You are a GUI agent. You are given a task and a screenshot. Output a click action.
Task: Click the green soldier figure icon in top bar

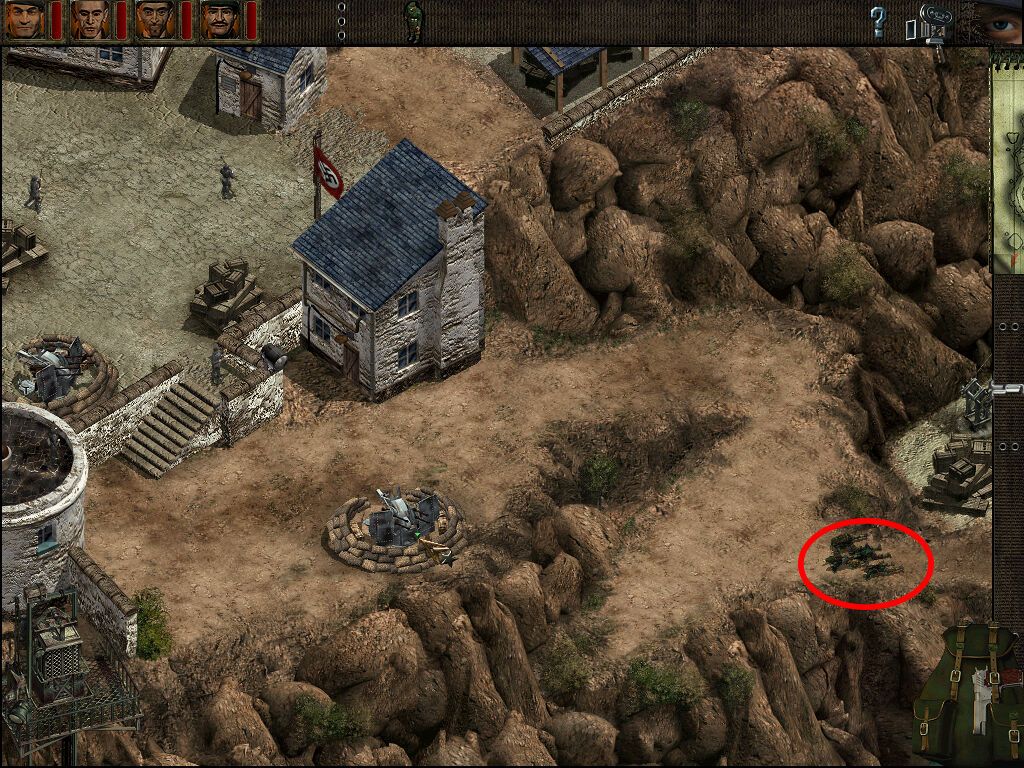(x=413, y=20)
